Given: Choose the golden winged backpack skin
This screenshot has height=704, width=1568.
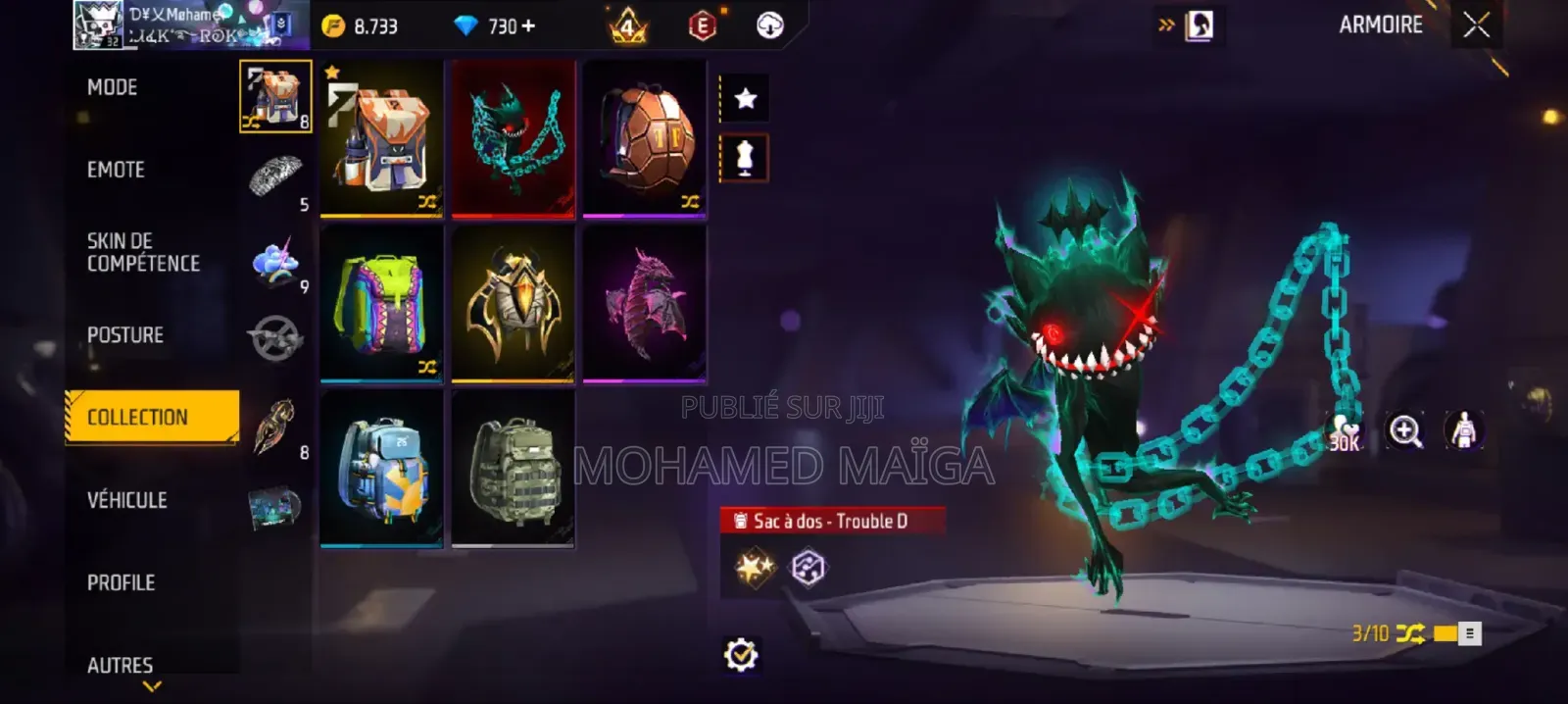Looking at the screenshot, I should [514, 302].
